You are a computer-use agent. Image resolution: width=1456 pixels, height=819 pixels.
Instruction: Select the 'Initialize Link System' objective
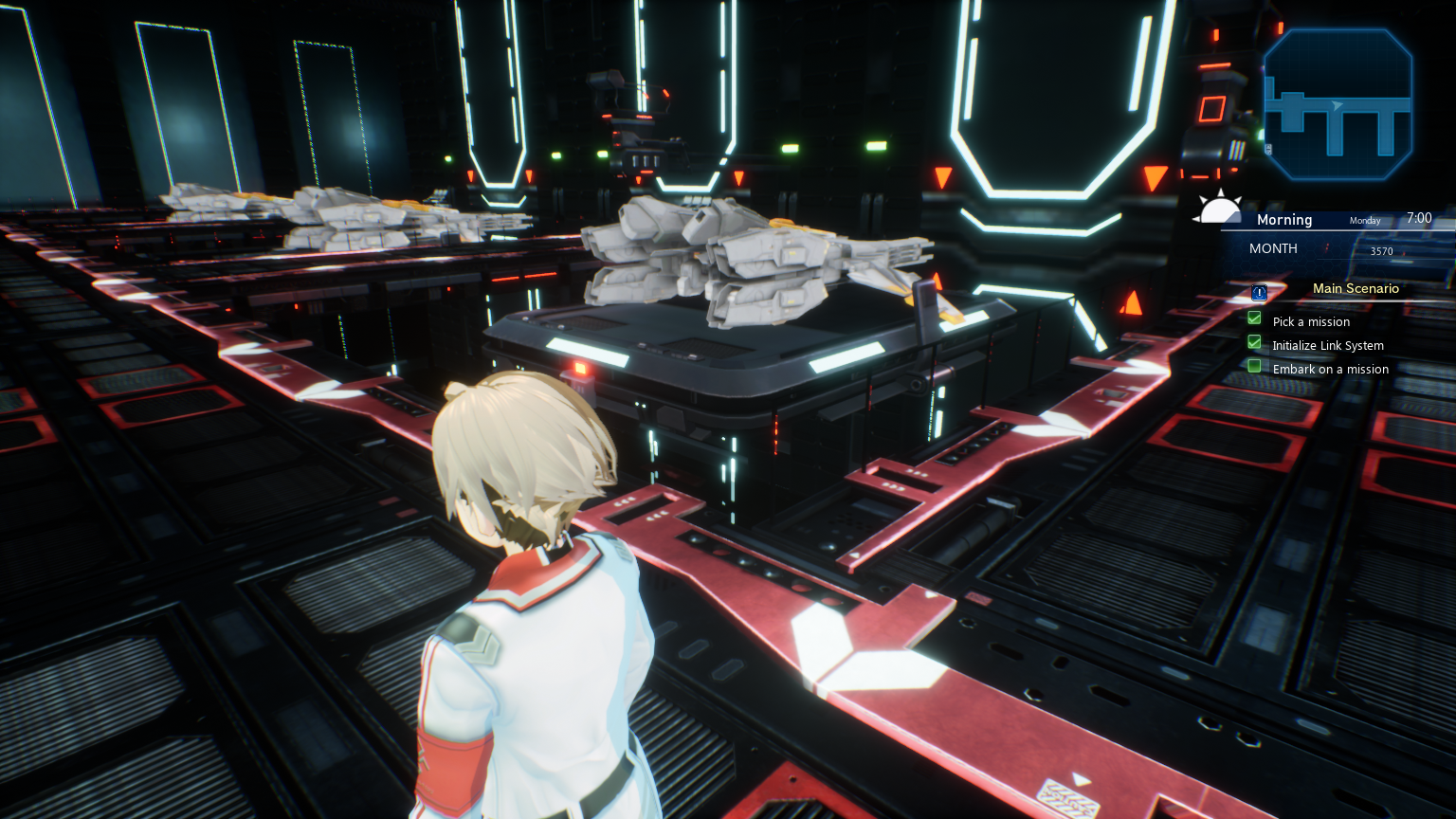[x=1327, y=346]
